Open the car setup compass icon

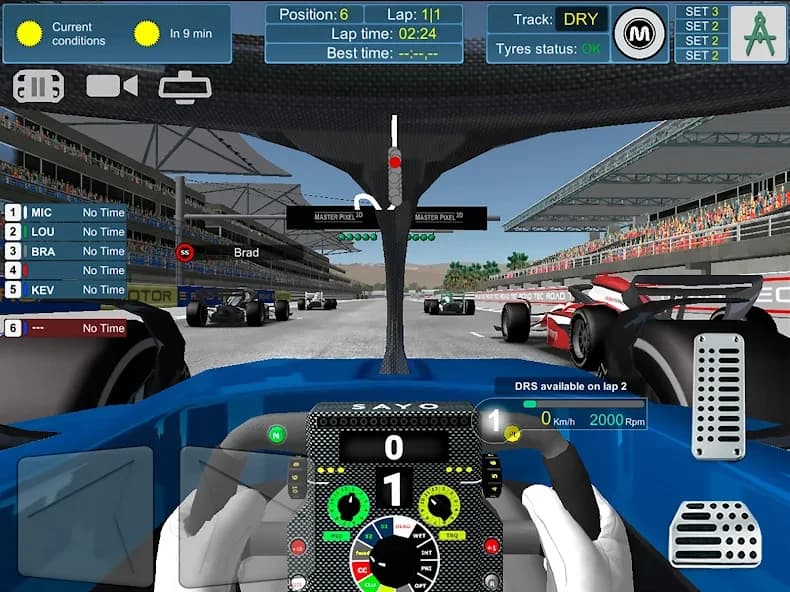tap(757, 34)
